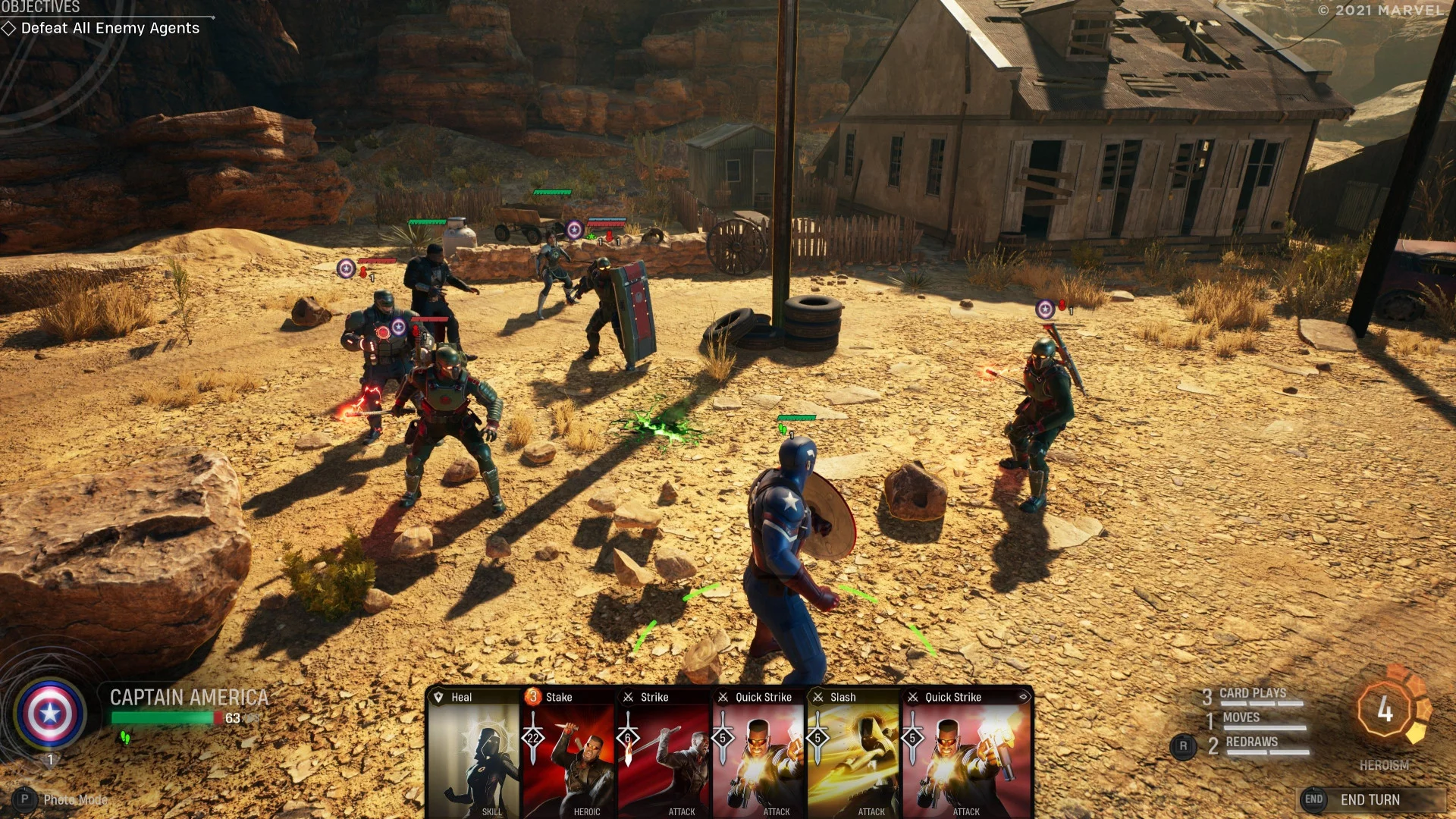Choose the Strike attack card
This screenshot has width=1456, height=819.
tap(664, 755)
